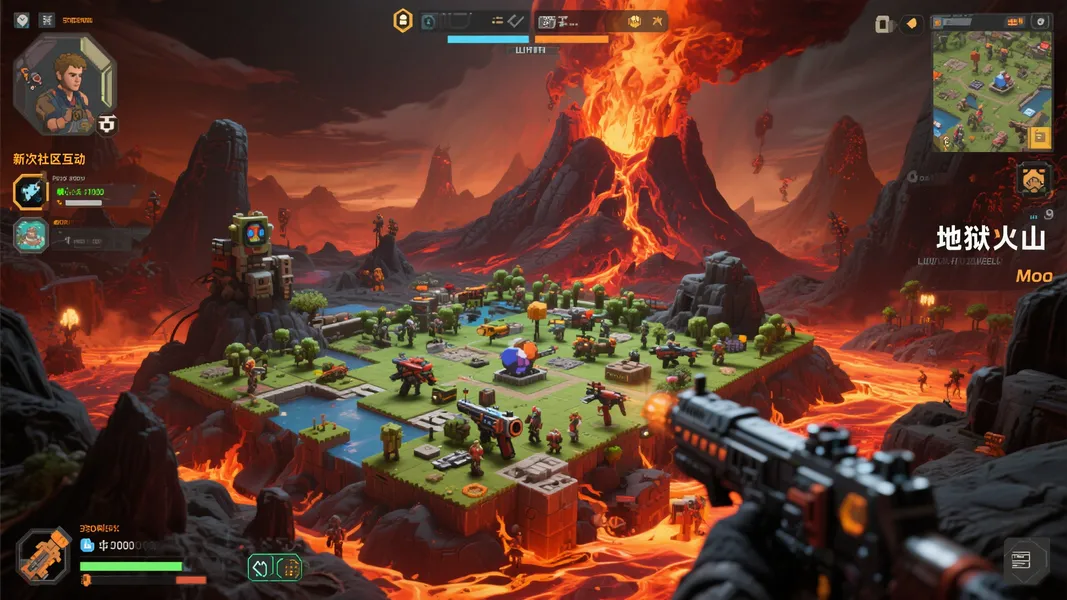Open the hexagonal menu icon at bottom-right
Image resolution: width=1067 pixels, height=600 pixels.
point(1026,559)
